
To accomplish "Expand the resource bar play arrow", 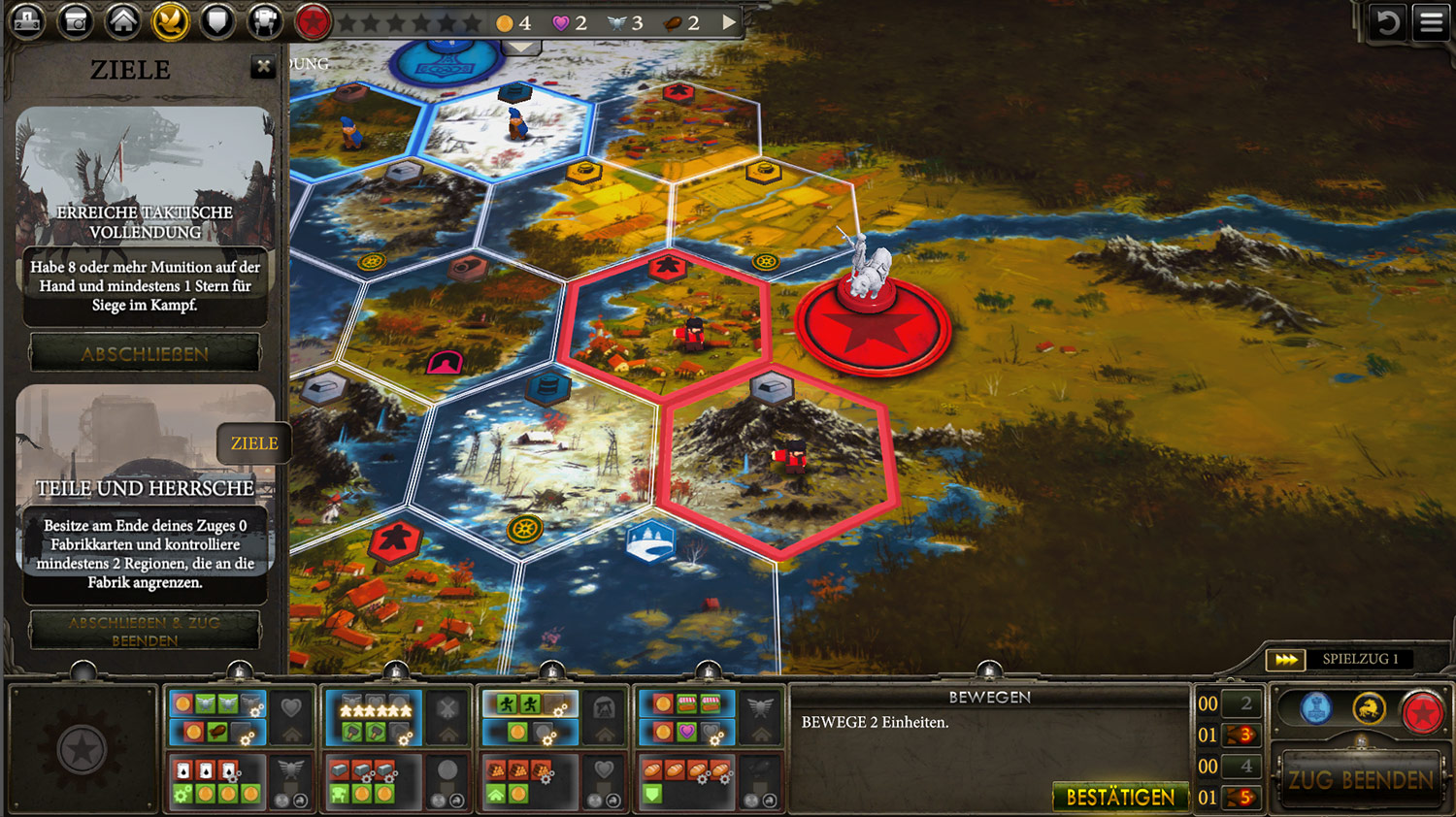I will 729,22.
